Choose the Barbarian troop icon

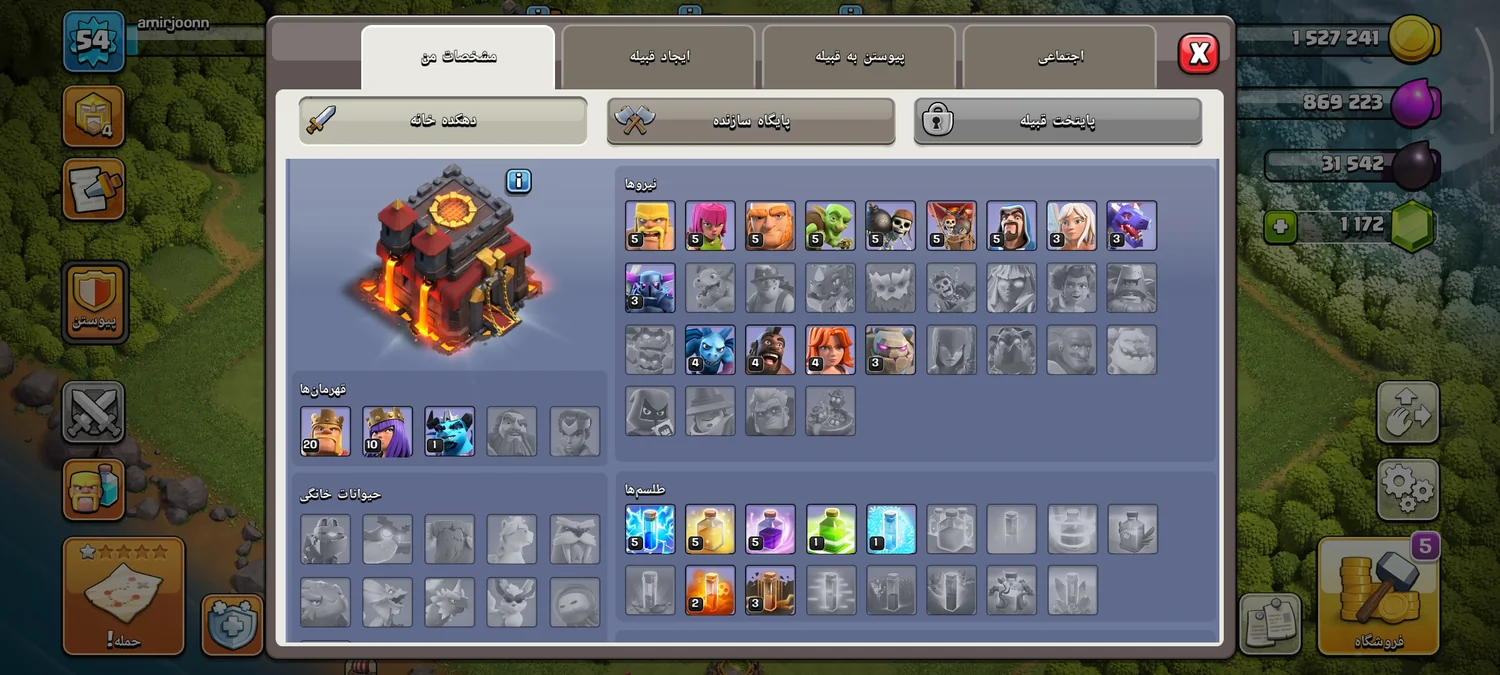650,225
